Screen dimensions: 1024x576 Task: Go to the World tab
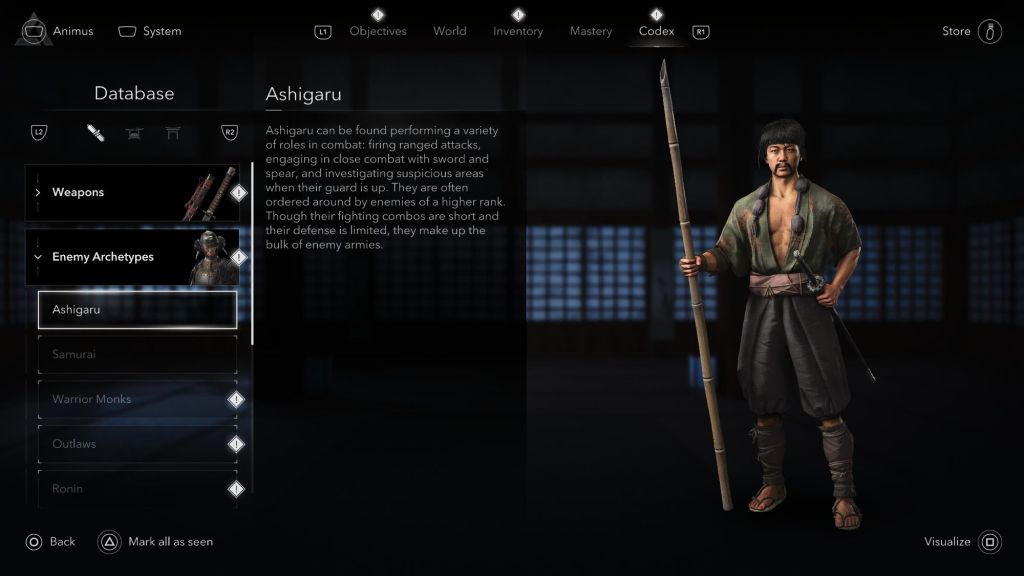[449, 31]
